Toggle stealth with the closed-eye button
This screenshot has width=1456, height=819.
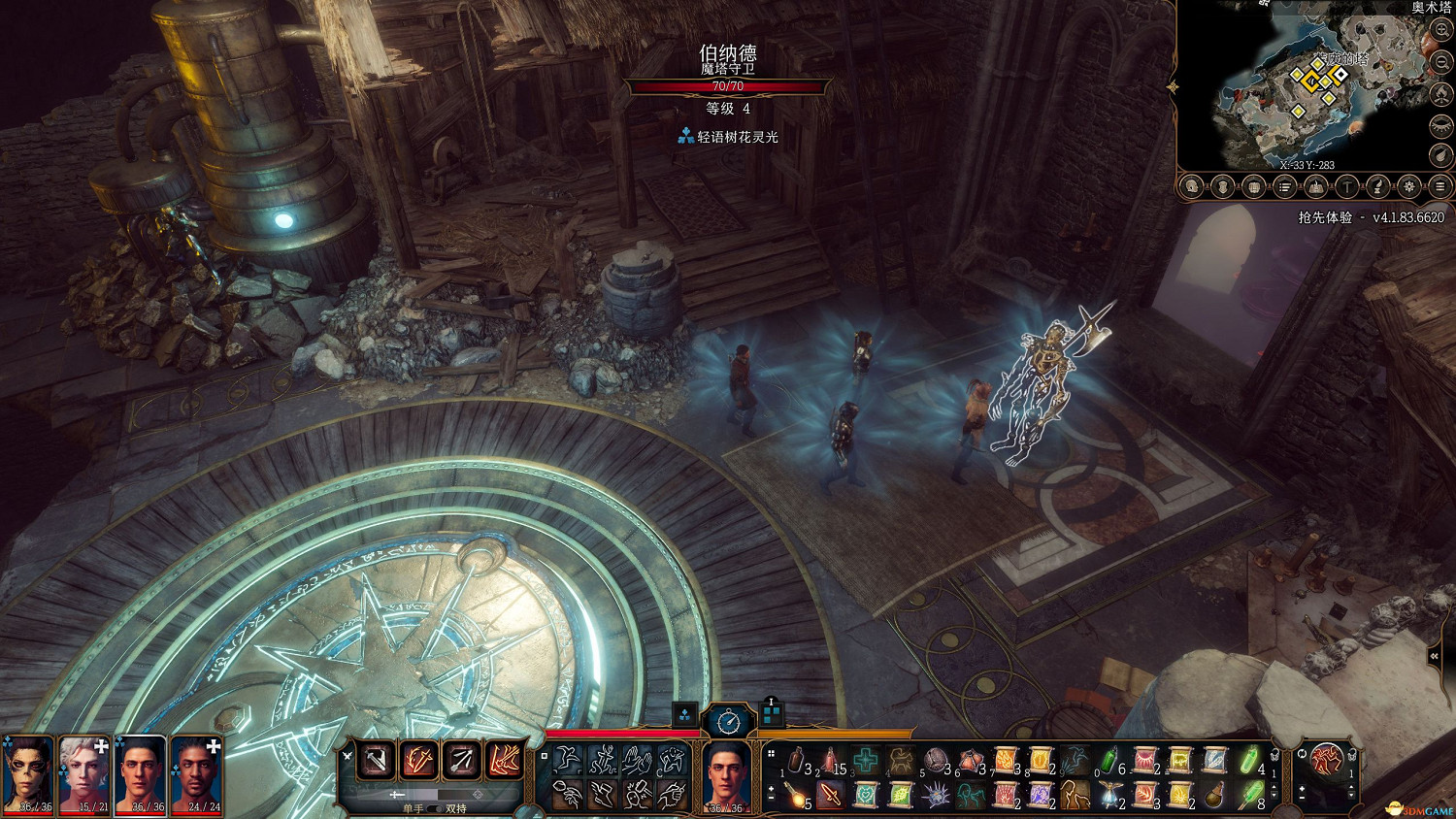tap(1441, 125)
